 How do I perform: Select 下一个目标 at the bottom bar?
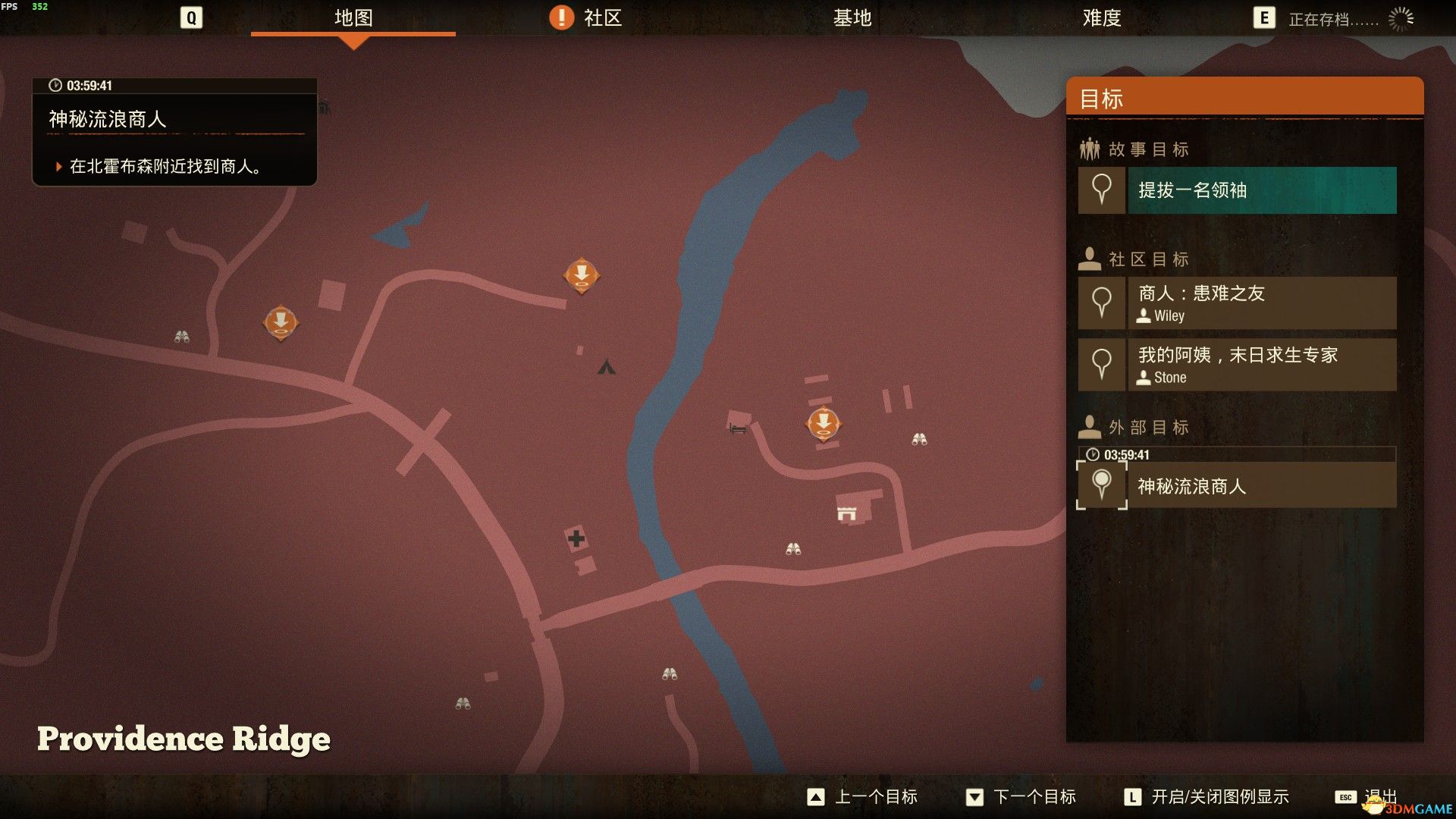[x=1036, y=797]
